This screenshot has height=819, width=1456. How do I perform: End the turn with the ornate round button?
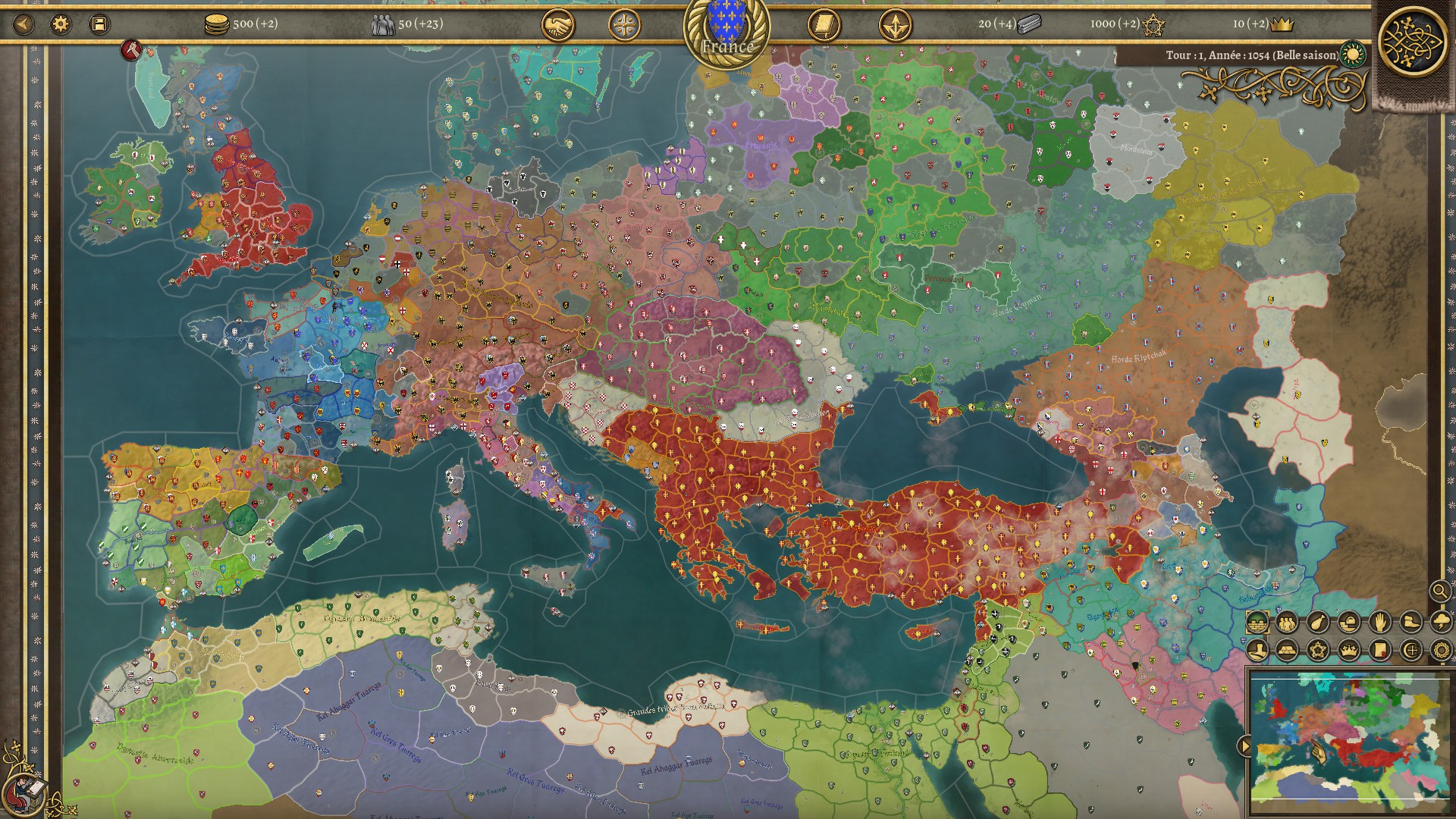1412,40
